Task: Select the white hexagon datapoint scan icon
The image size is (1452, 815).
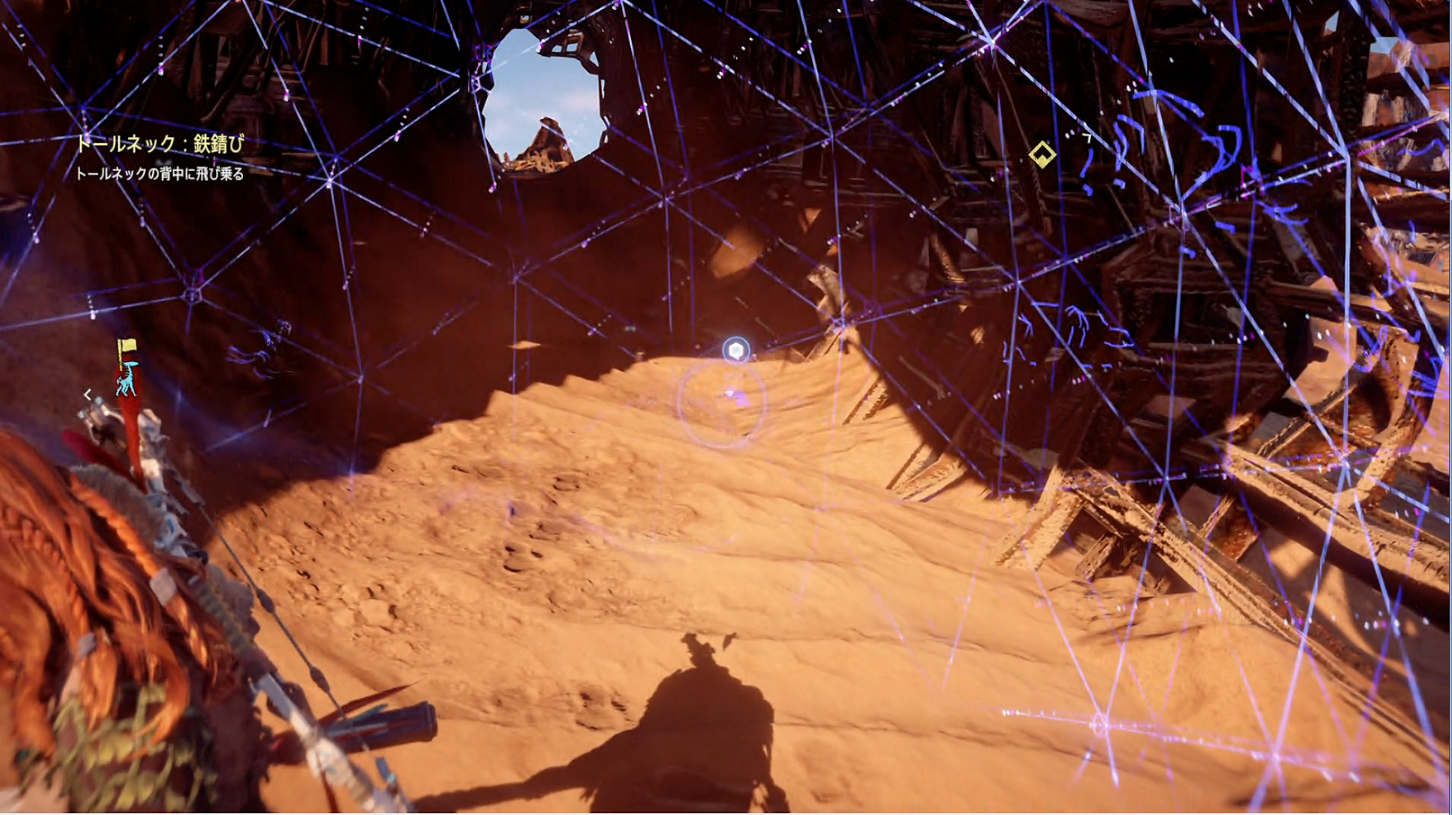Action: point(736,350)
